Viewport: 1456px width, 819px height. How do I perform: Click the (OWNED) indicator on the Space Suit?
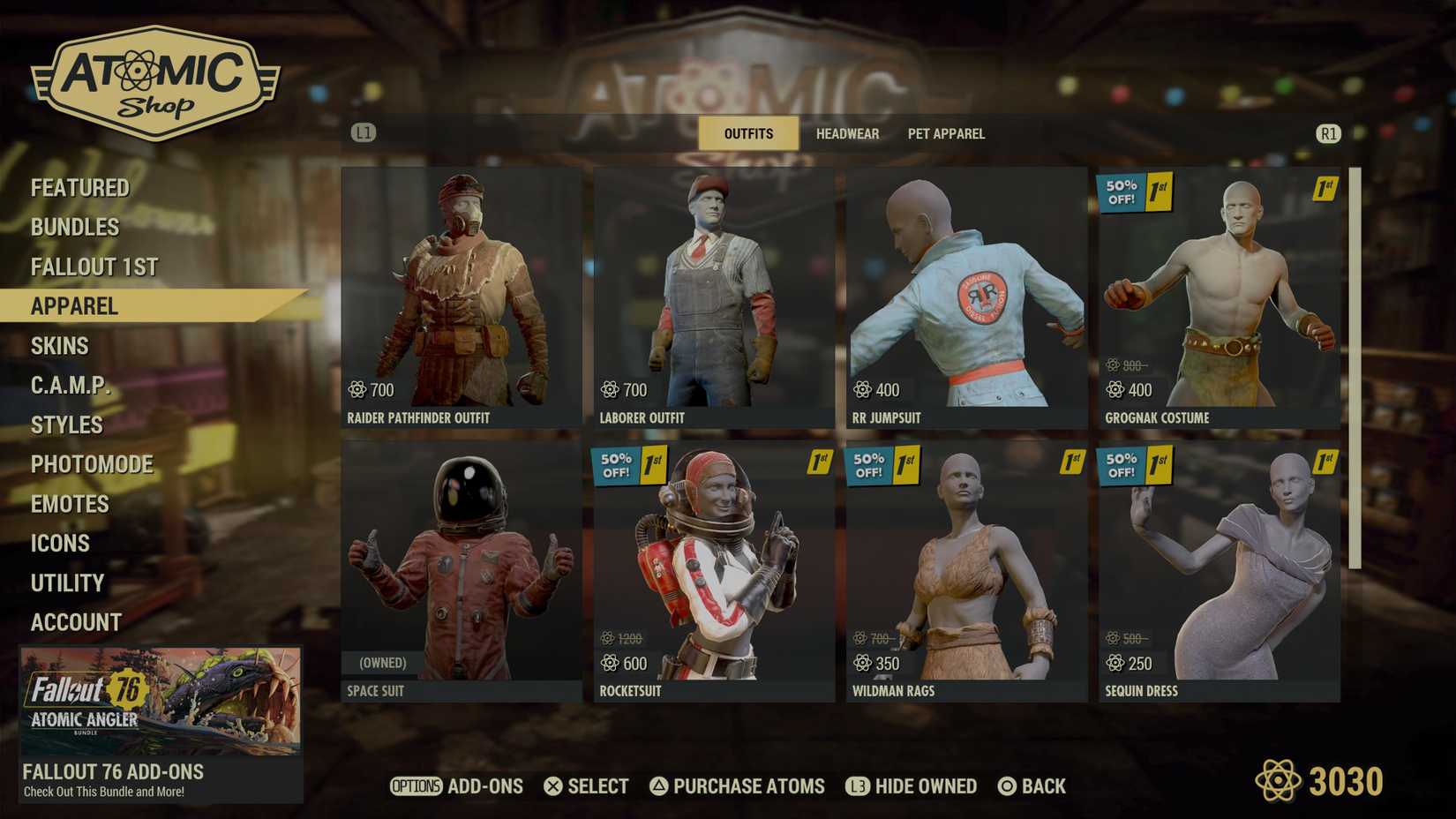(x=383, y=661)
